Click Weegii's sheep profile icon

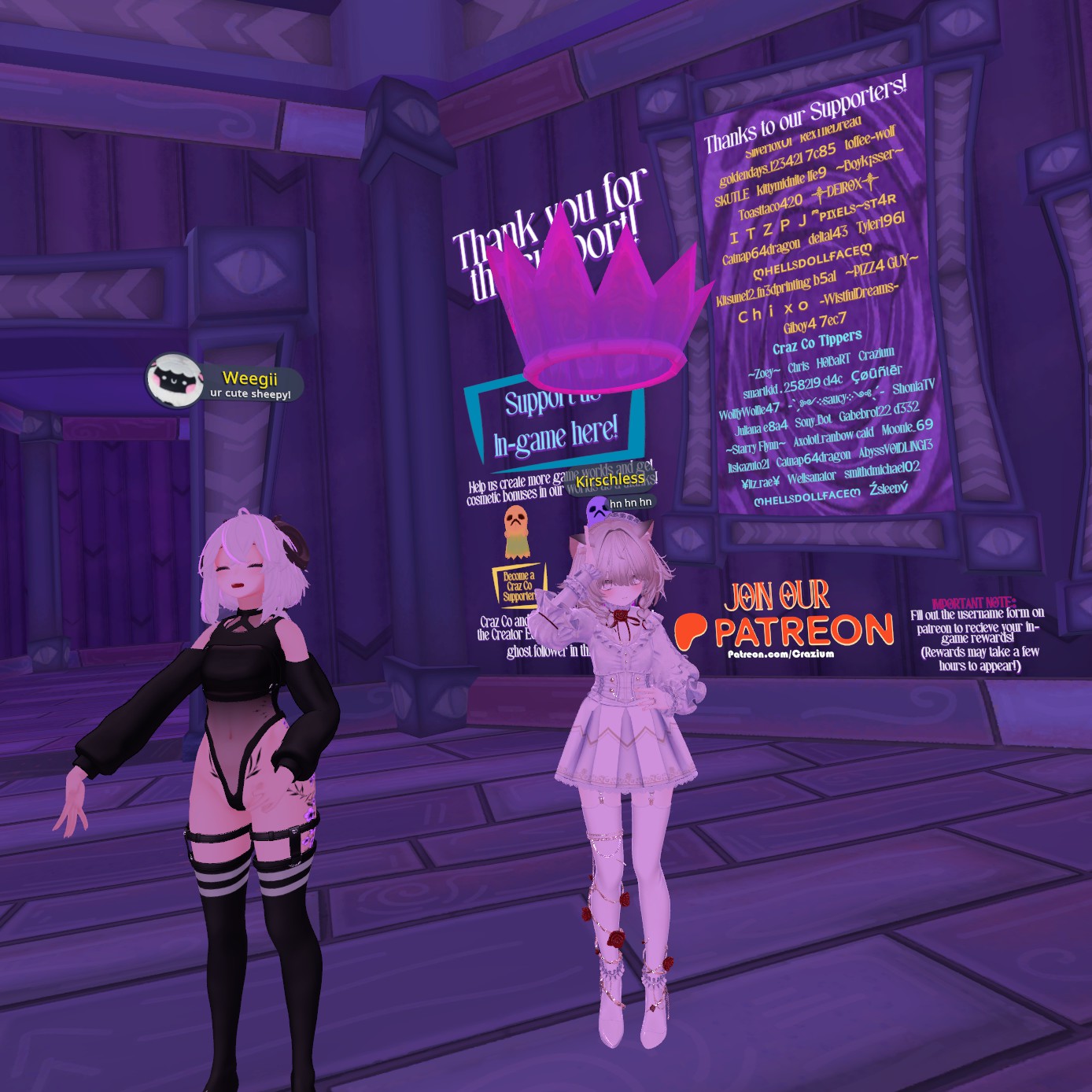tap(174, 380)
